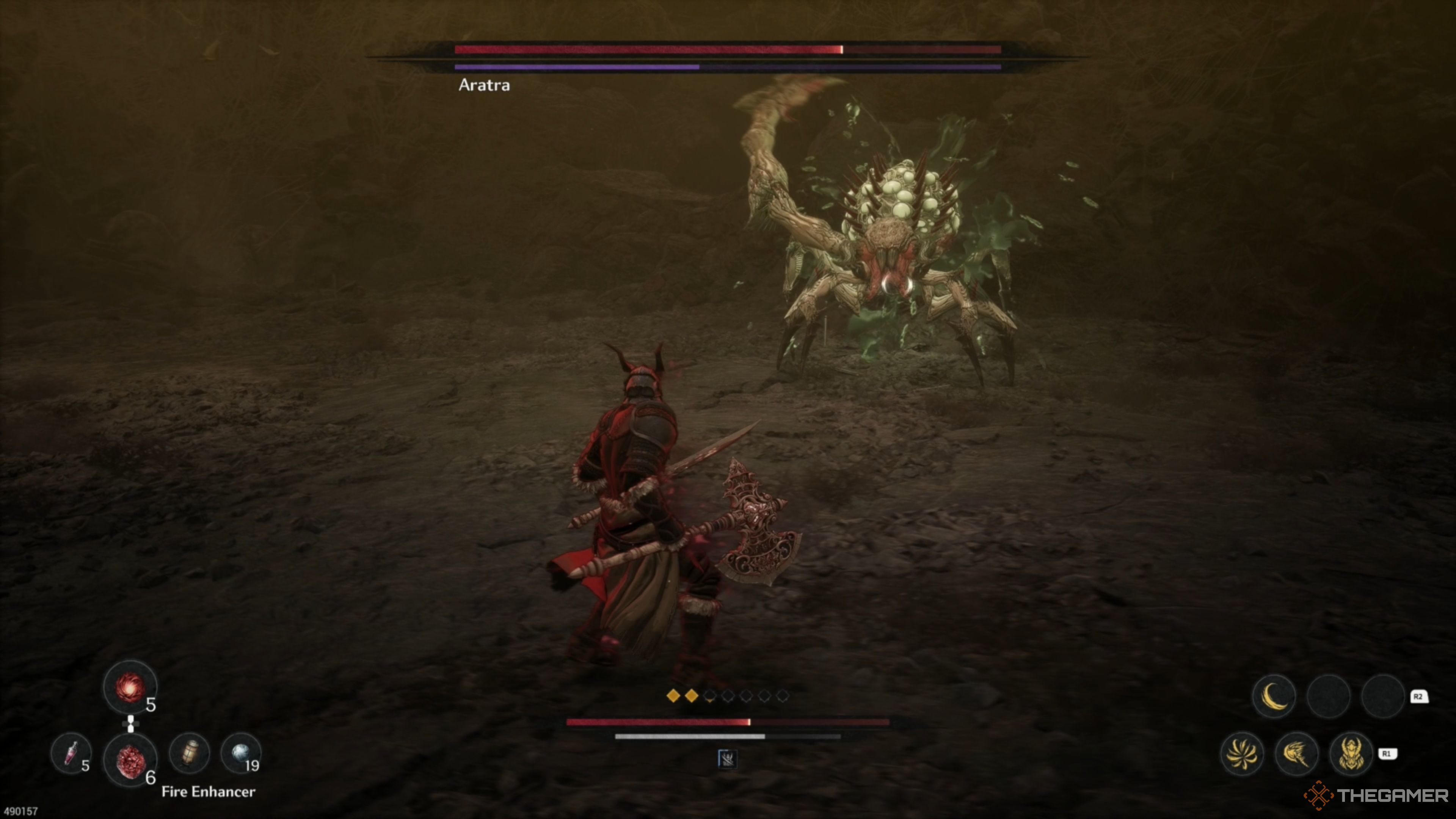
Task: Select the white orb item with 19
Action: tap(242, 753)
